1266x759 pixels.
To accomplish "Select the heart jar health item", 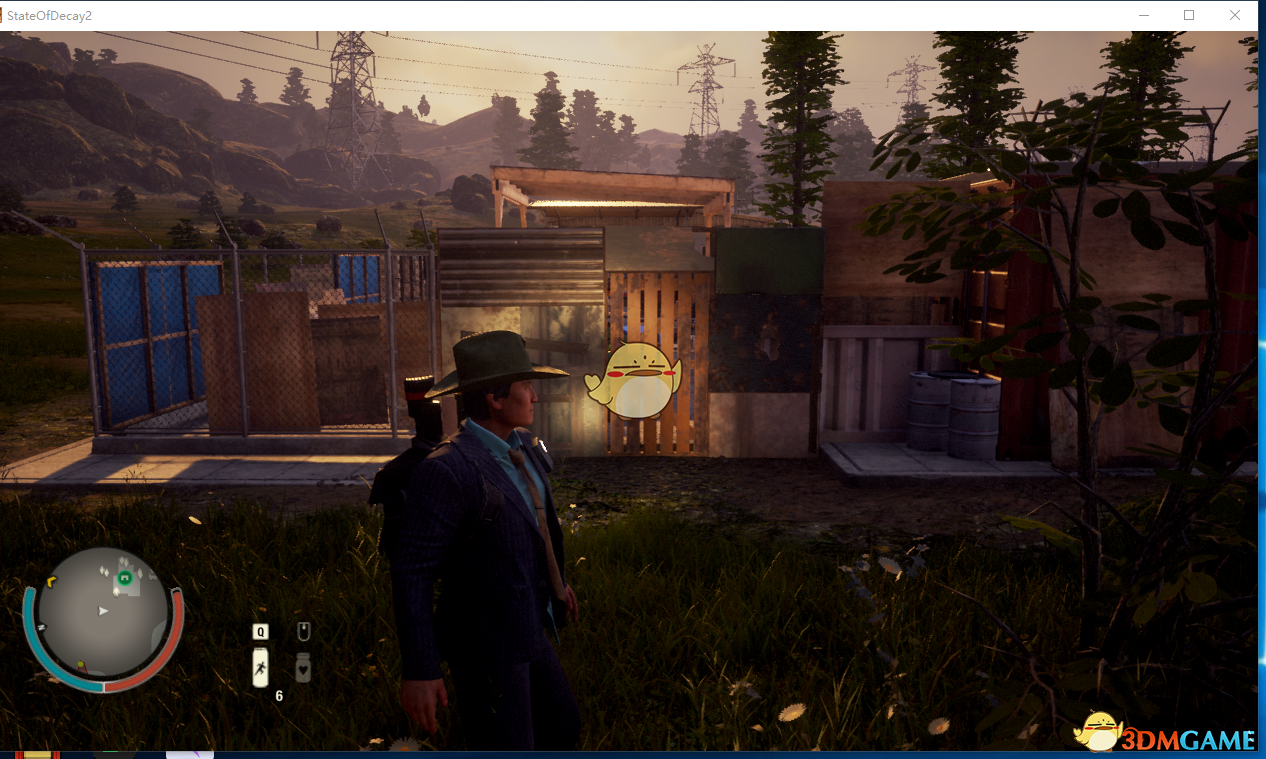I will pyautogui.click(x=303, y=667).
